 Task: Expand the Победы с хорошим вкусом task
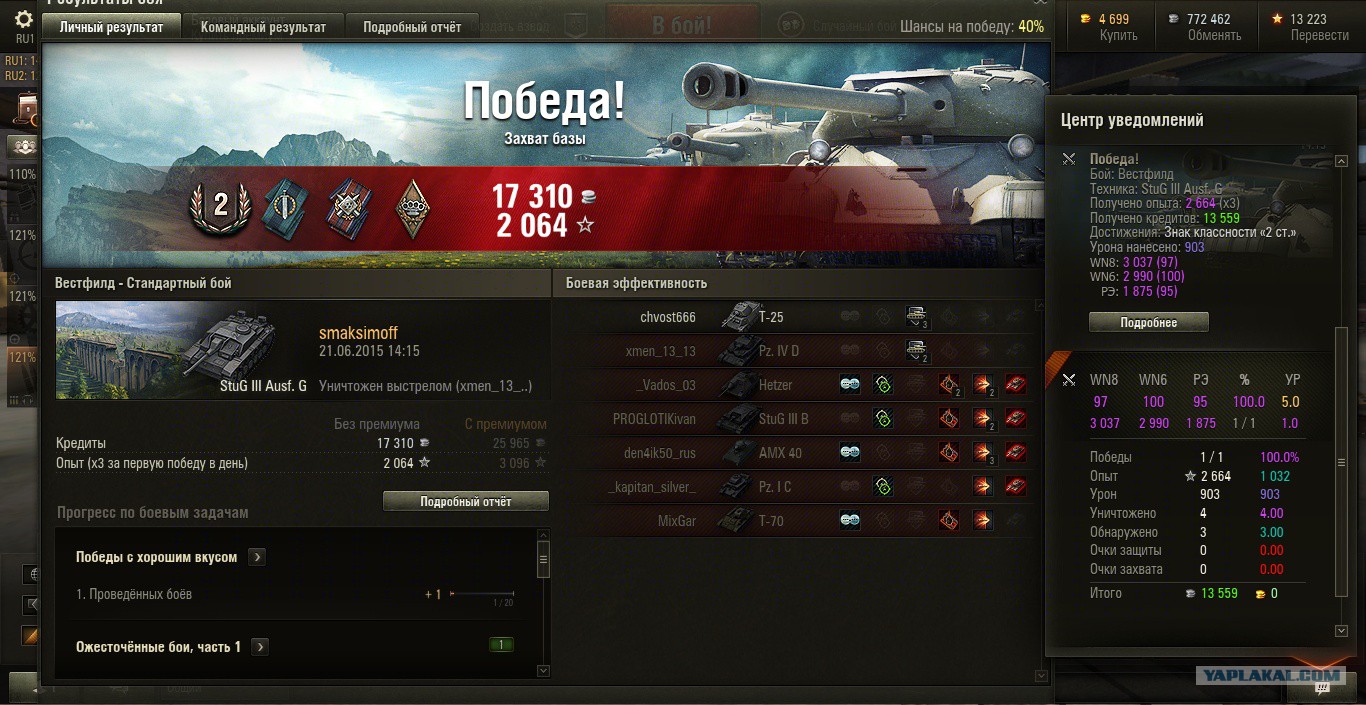pos(257,557)
